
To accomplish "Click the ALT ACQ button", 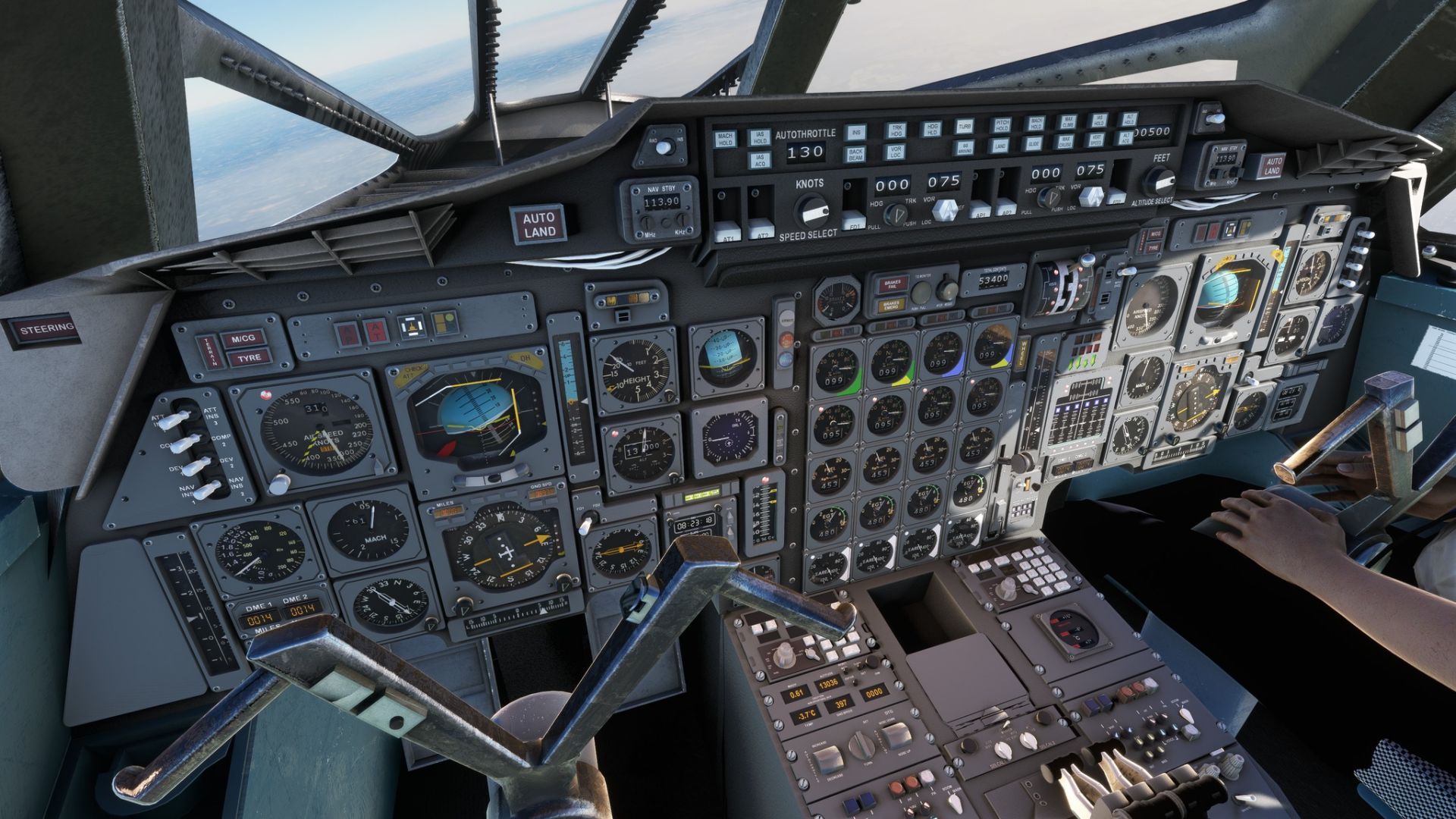I will click(x=1126, y=137).
